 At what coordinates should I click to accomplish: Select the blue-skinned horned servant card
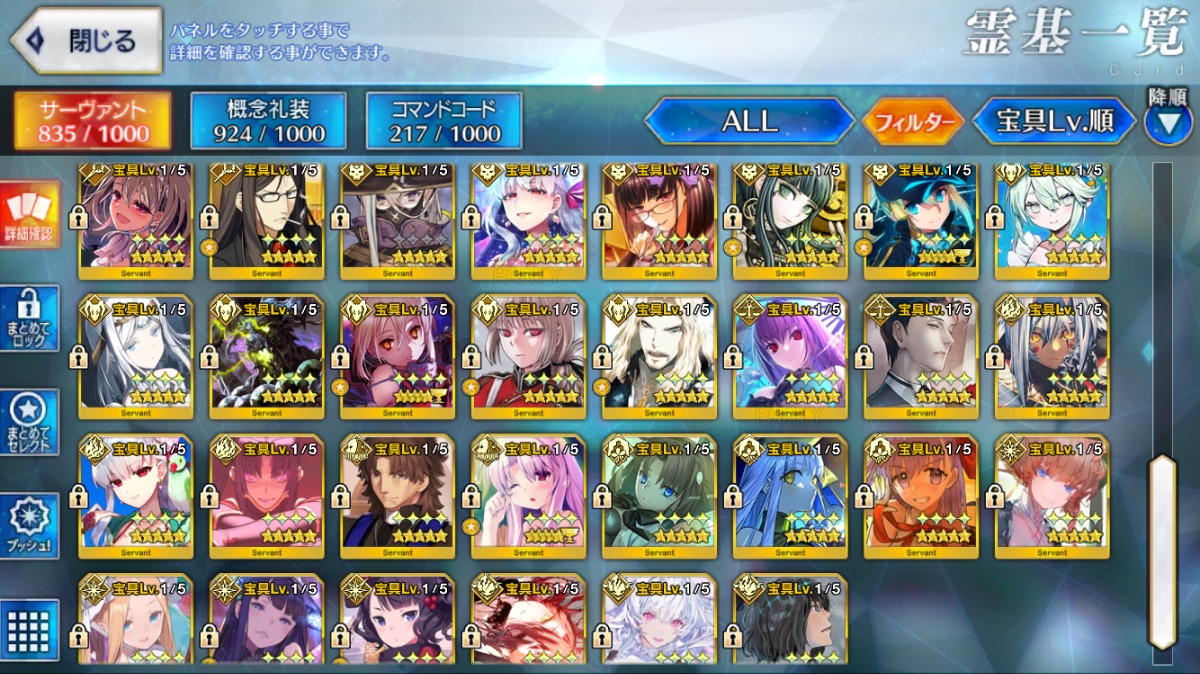click(790, 495)
